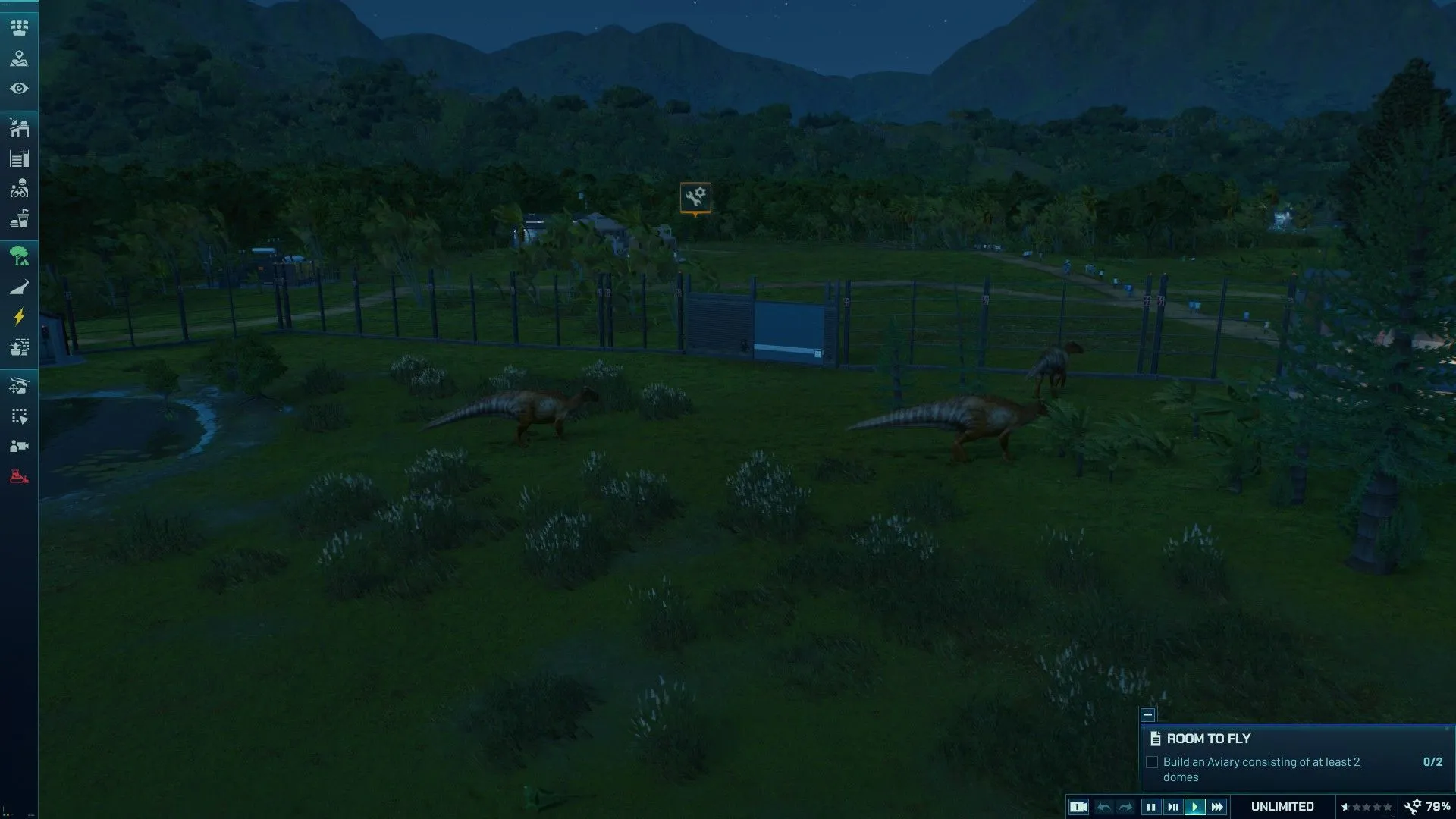Open the island map view
Image resolution: width=1456 pixels, height=819 pixels.
(19, 58)
